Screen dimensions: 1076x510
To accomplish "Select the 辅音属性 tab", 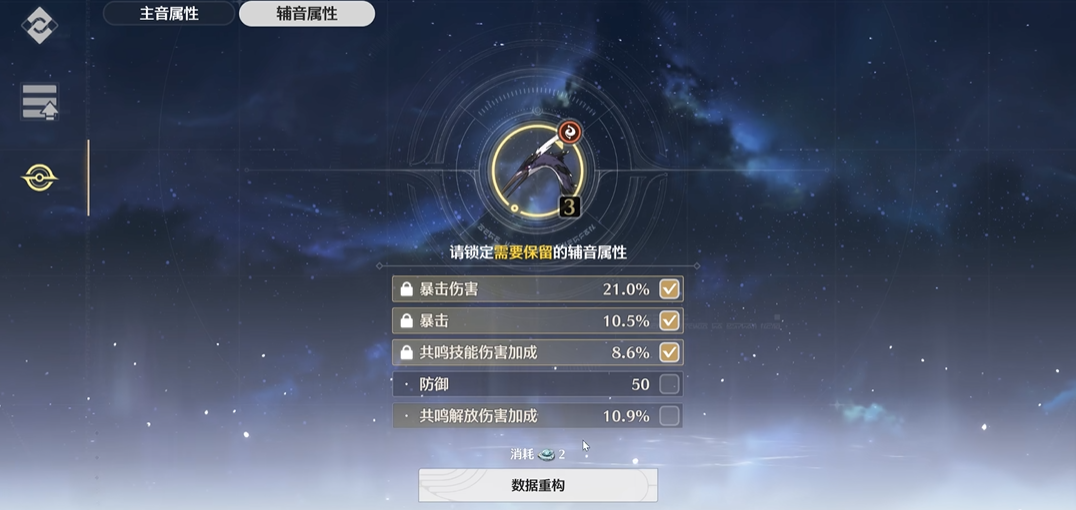I will point(307,14).
